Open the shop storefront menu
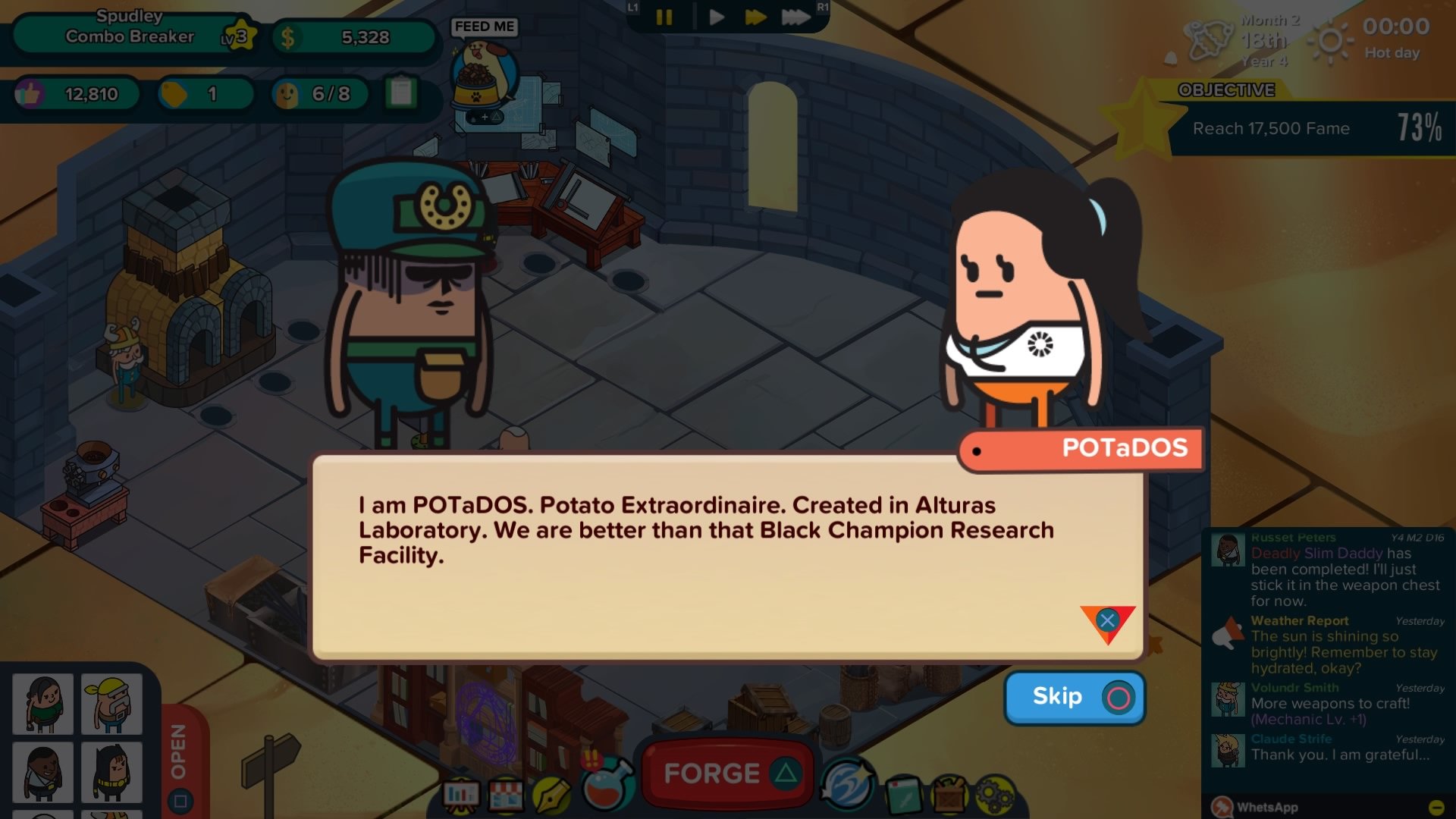This screenshot has height=819, width=1456. pyautogui.click(x=507, y=794)
